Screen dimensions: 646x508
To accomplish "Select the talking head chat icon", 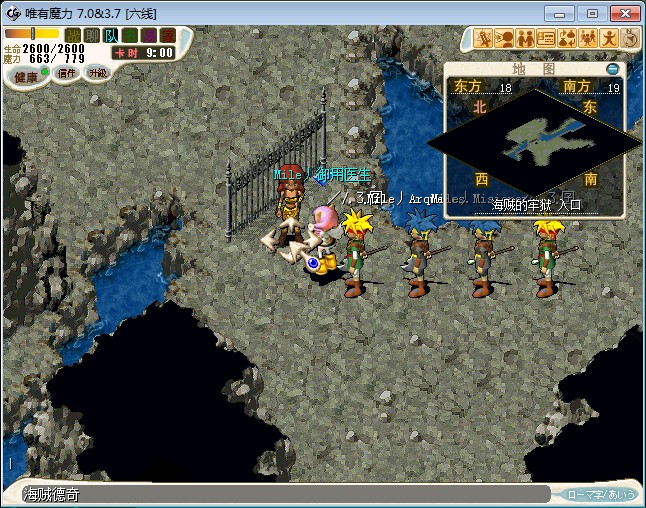I will pyautogui.click(x=505, y=38).
